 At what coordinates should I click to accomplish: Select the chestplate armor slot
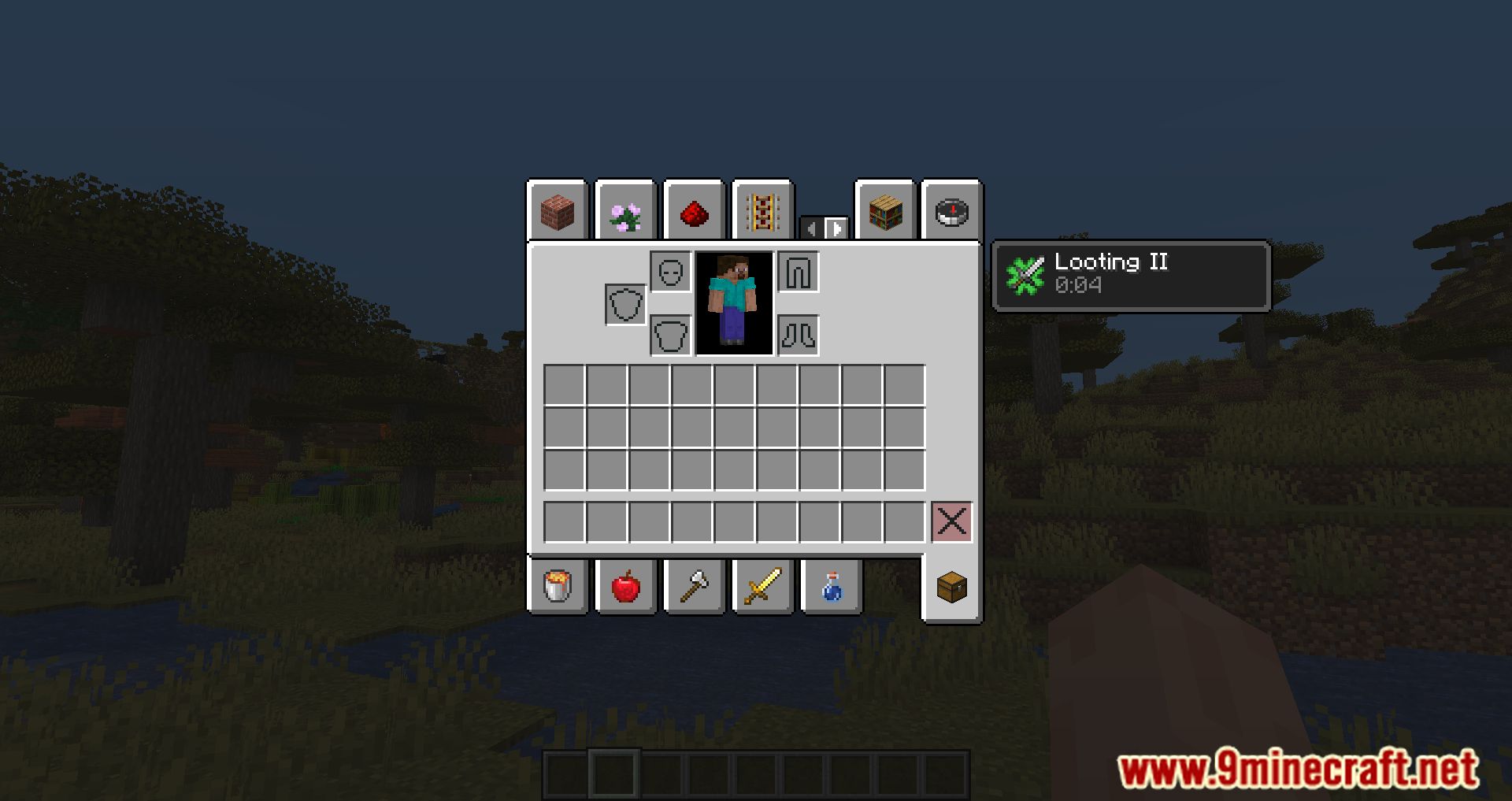[670, 336]
